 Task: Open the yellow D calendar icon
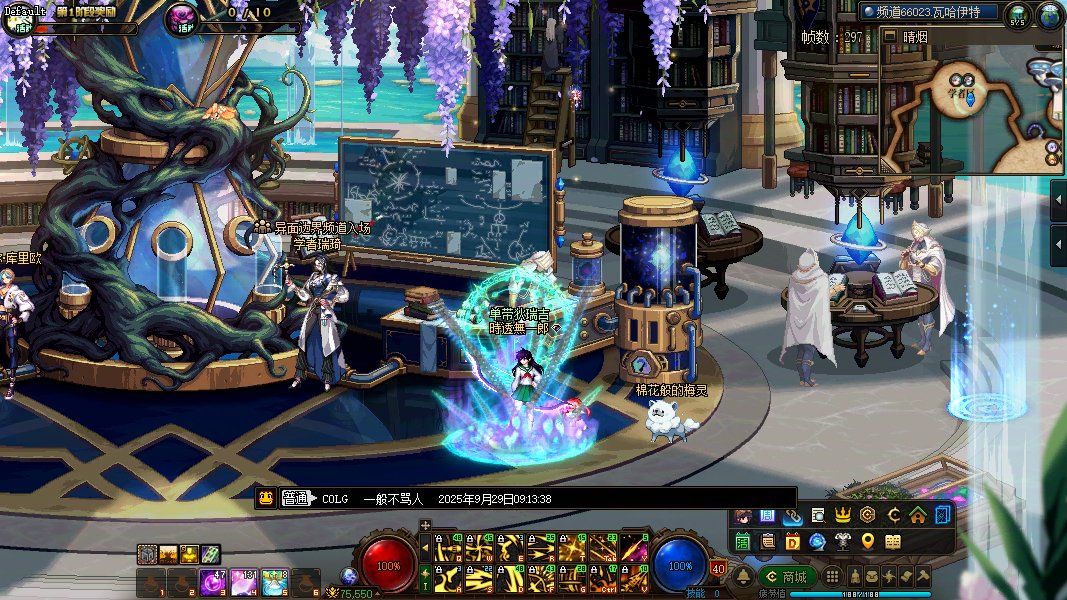[x=793, y=542]
